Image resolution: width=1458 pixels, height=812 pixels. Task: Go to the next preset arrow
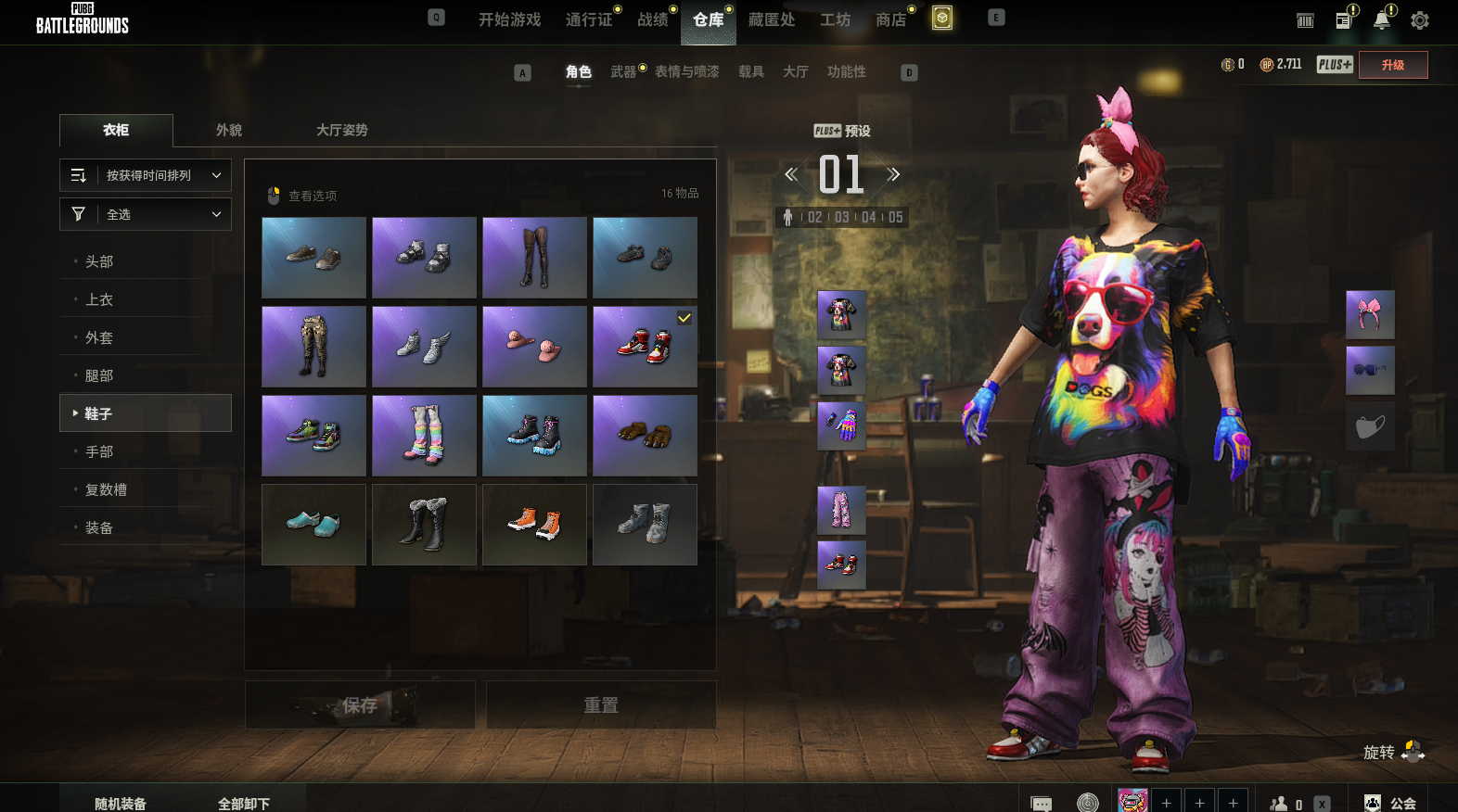(x=893, y=174)
